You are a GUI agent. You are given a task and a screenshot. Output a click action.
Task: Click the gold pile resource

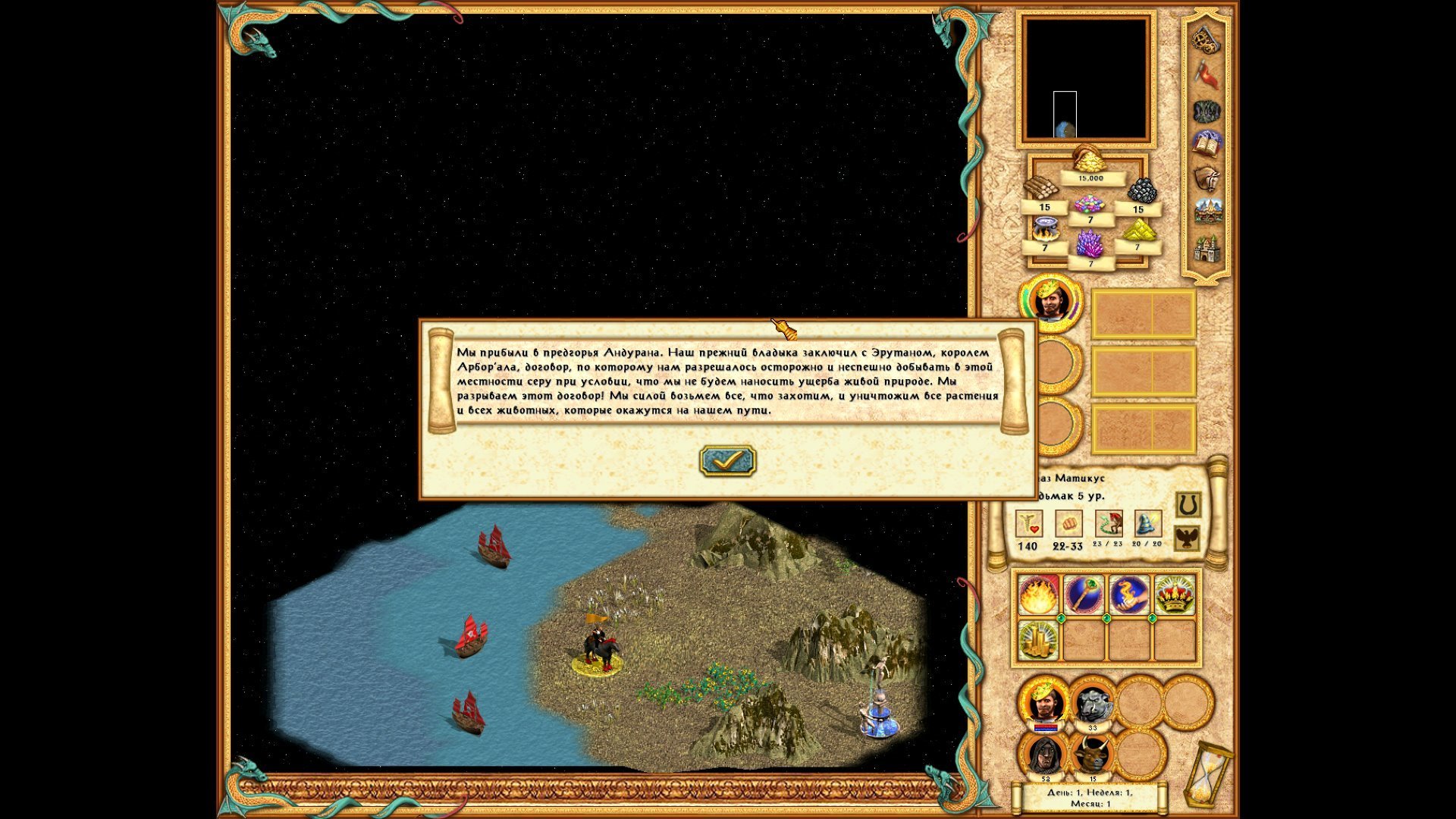click(x=1090, y=159)
